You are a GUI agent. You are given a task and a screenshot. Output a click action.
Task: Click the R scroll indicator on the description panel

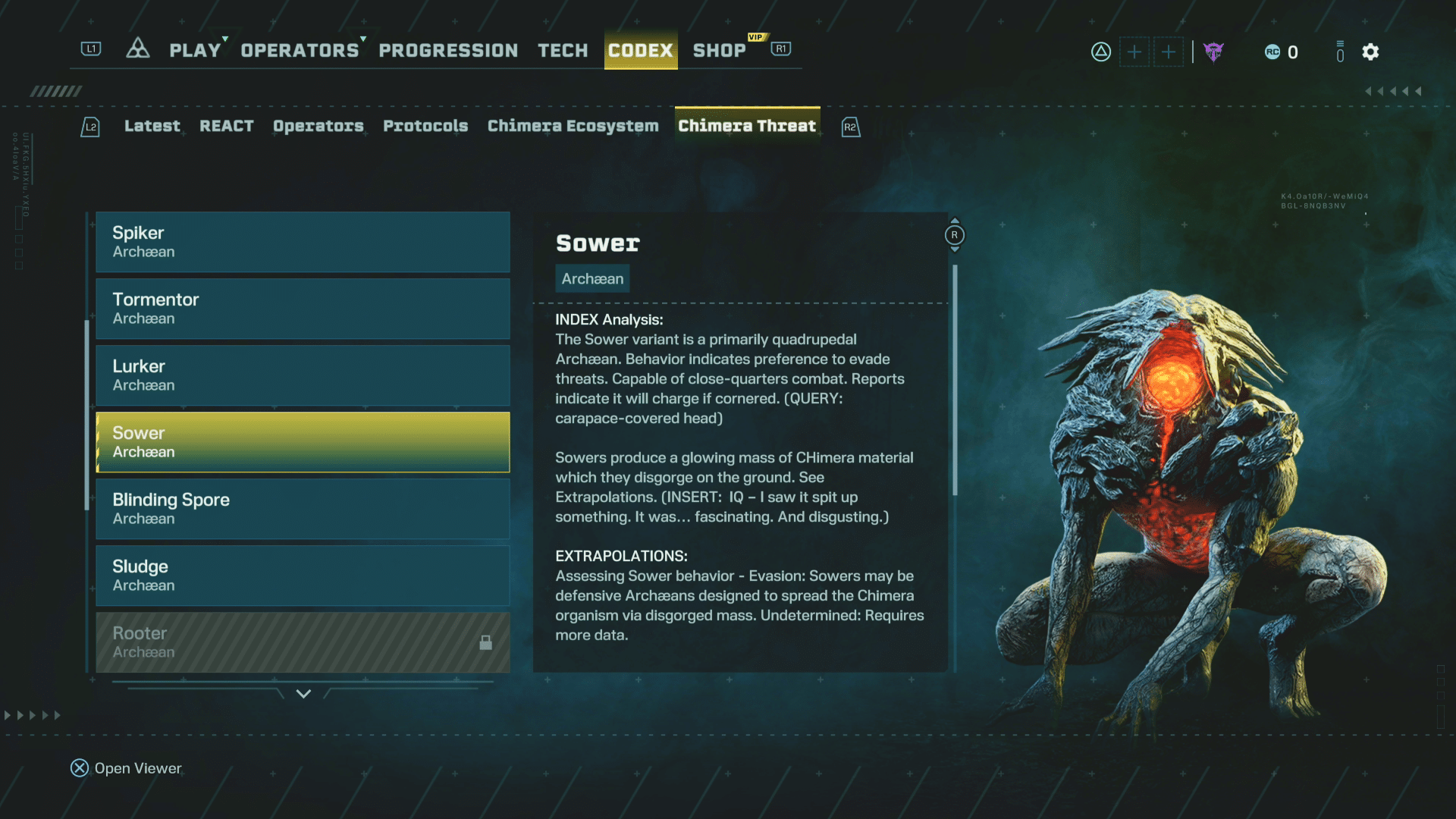(954, 235)
